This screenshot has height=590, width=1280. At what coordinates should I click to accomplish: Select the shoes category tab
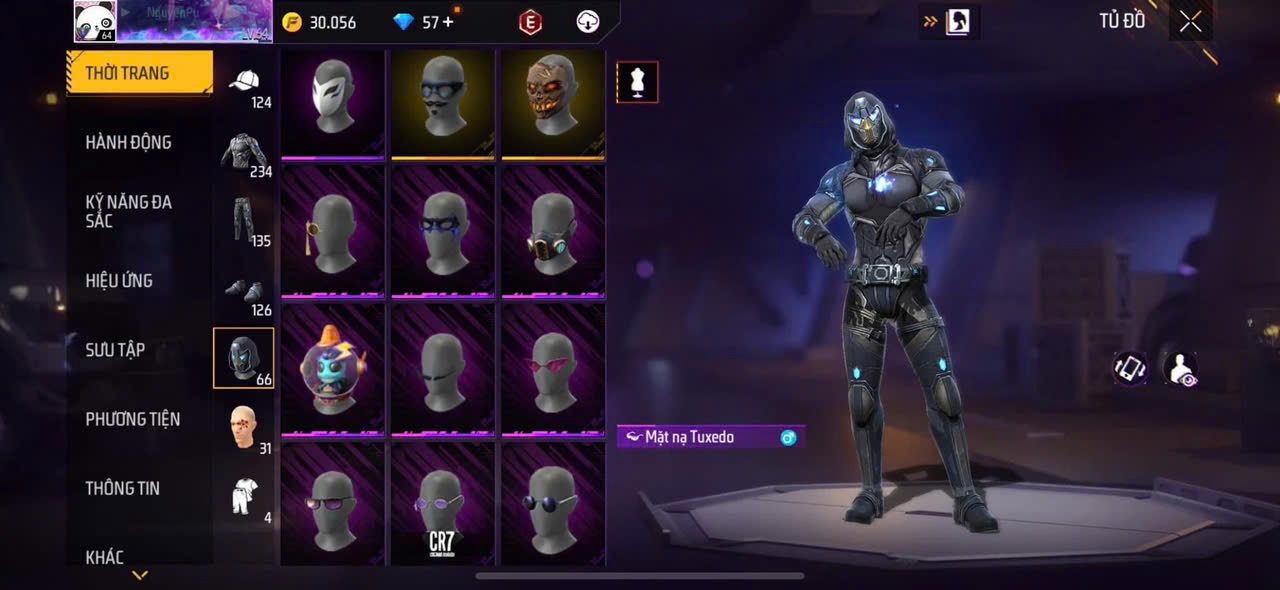tap(244, 292)
